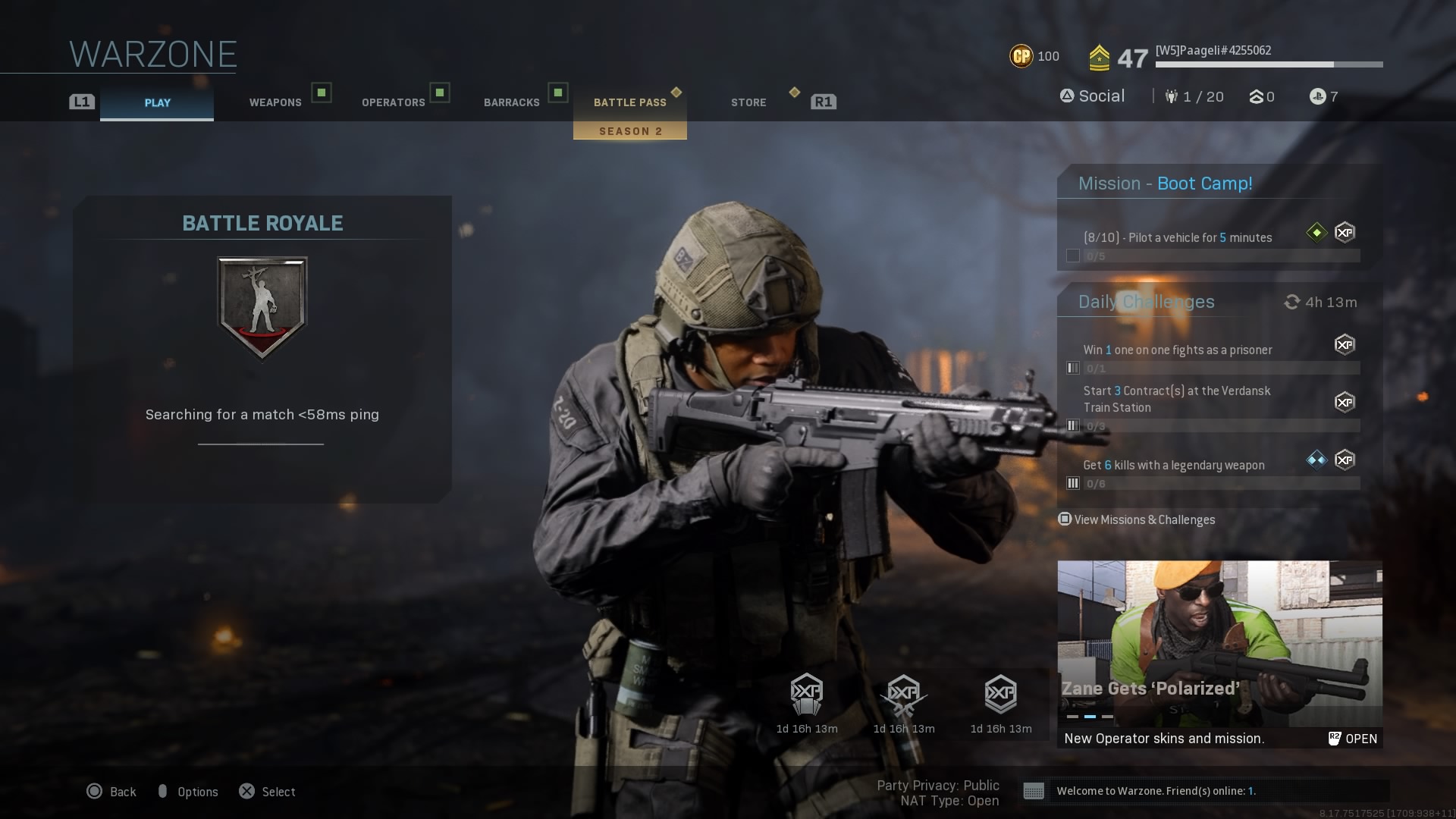Visit the Store tab
The image size is (1456, 819).
748,102
